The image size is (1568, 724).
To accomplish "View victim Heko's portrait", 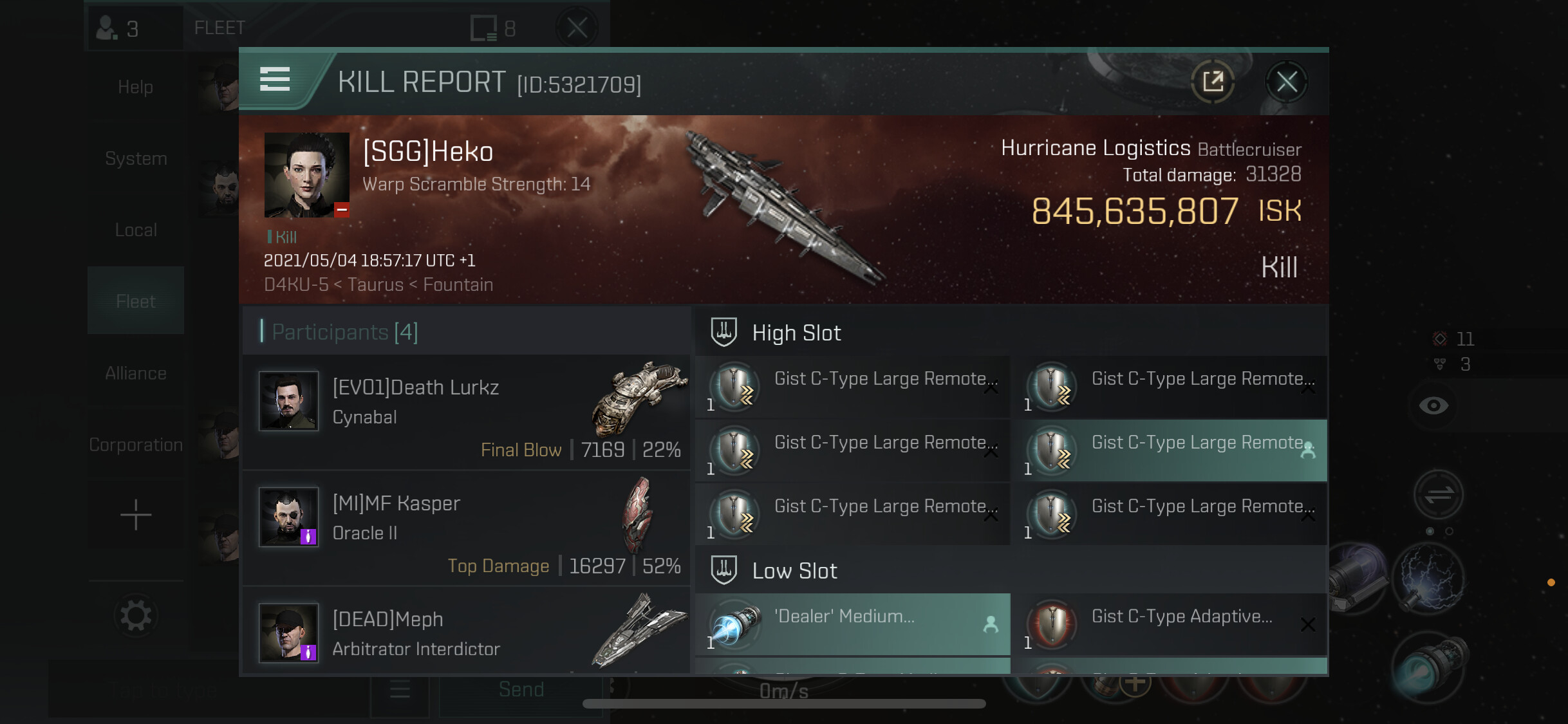I will point(306,174).
